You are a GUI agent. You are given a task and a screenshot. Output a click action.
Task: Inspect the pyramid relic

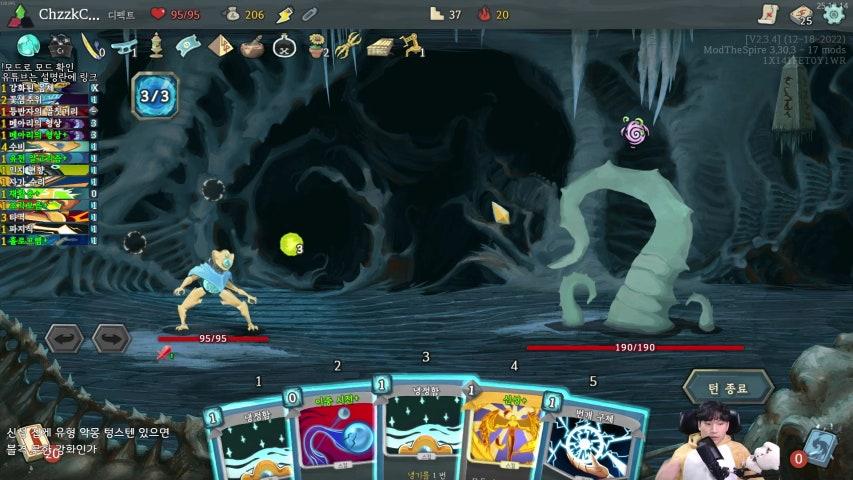(x=220, y=46)
